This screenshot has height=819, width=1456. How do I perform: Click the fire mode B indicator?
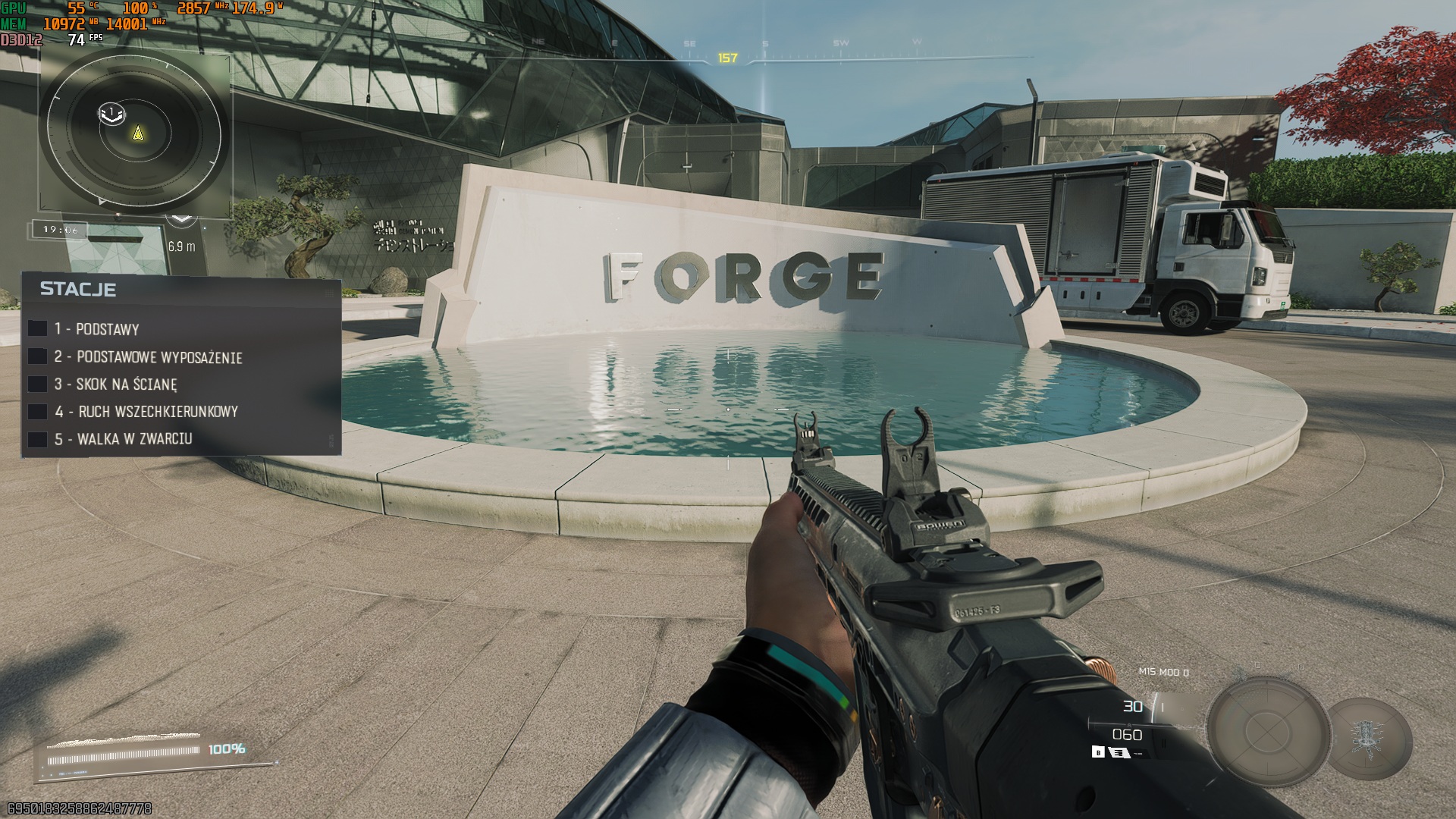pos(1098,752)
